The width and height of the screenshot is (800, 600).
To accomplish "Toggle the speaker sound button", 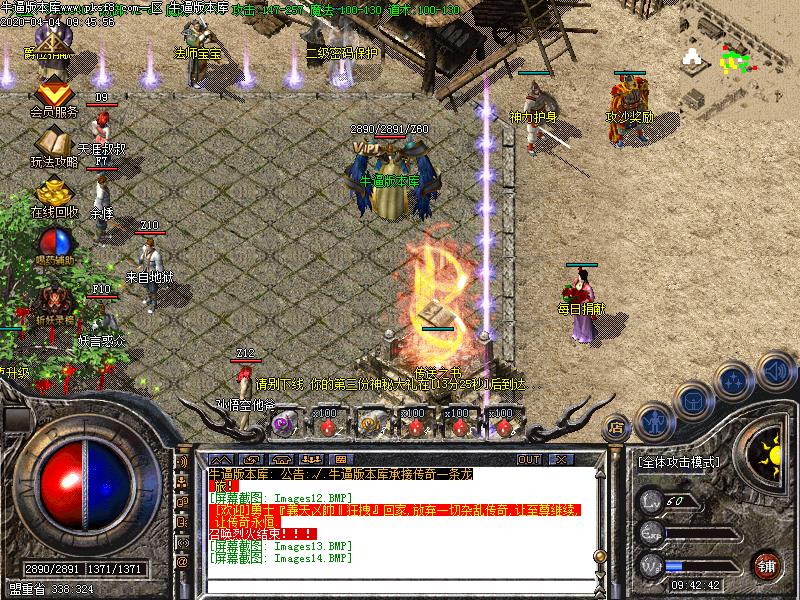I will coord(774,371).
